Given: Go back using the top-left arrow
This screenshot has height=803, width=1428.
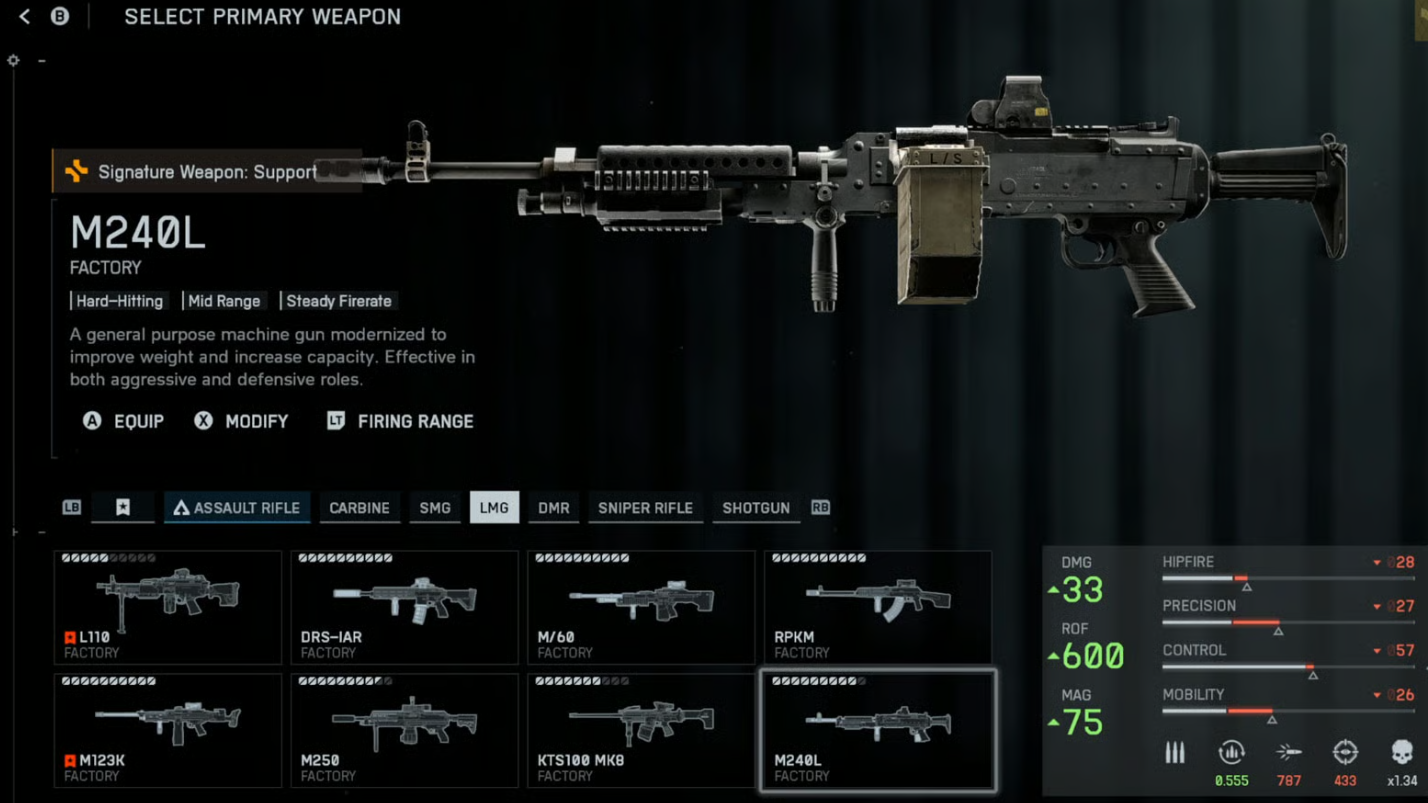Looking at the screenshot, I should pos(25,17).
